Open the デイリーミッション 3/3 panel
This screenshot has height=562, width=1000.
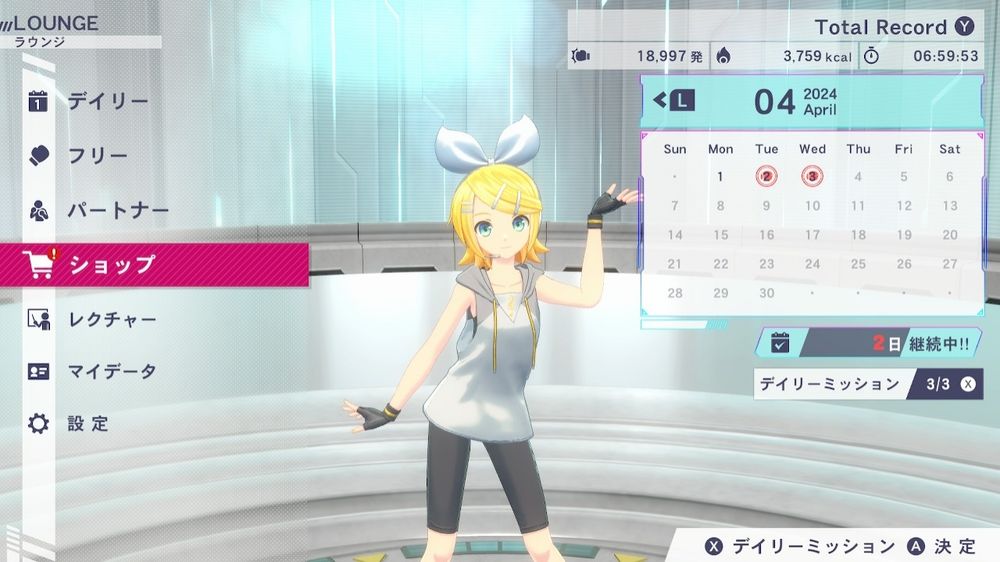click(x=868, y=384)
